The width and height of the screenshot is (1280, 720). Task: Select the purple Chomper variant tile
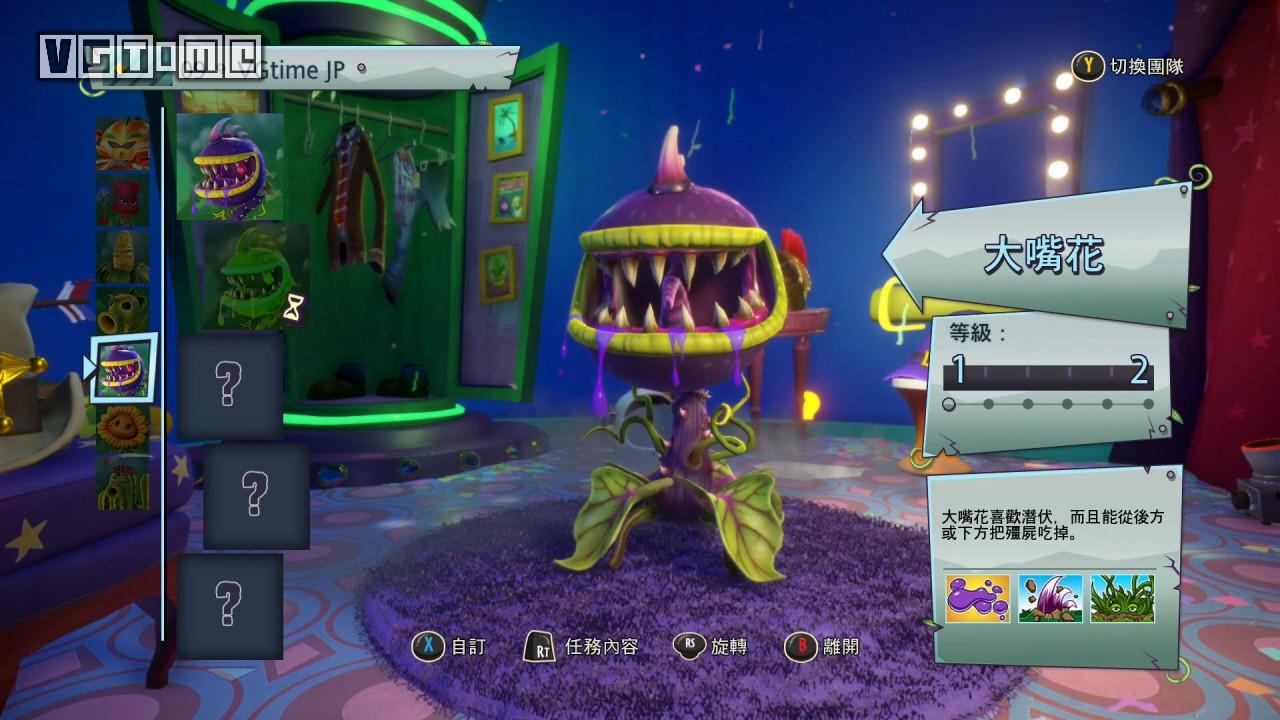tap(230, 166)
